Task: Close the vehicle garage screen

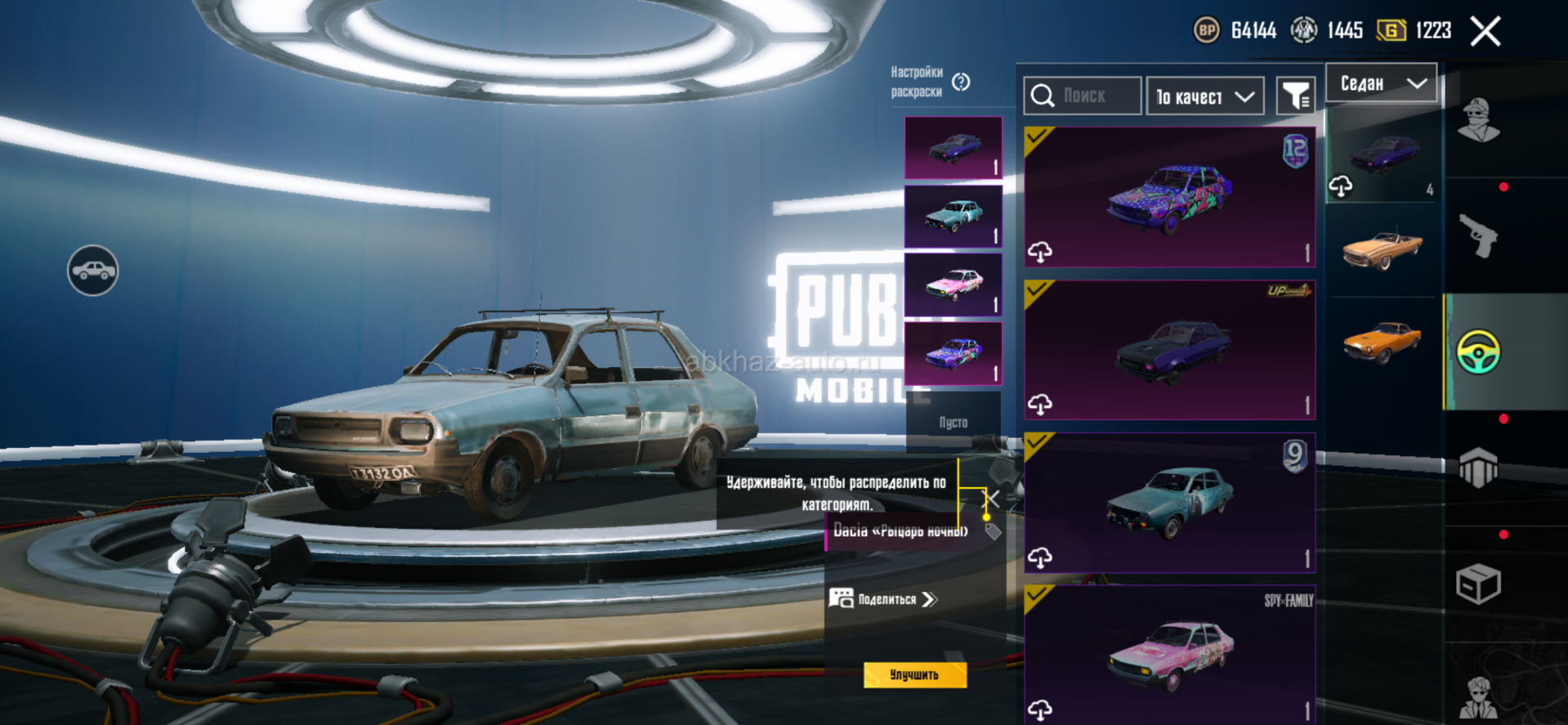Action: pos(1485,32)
